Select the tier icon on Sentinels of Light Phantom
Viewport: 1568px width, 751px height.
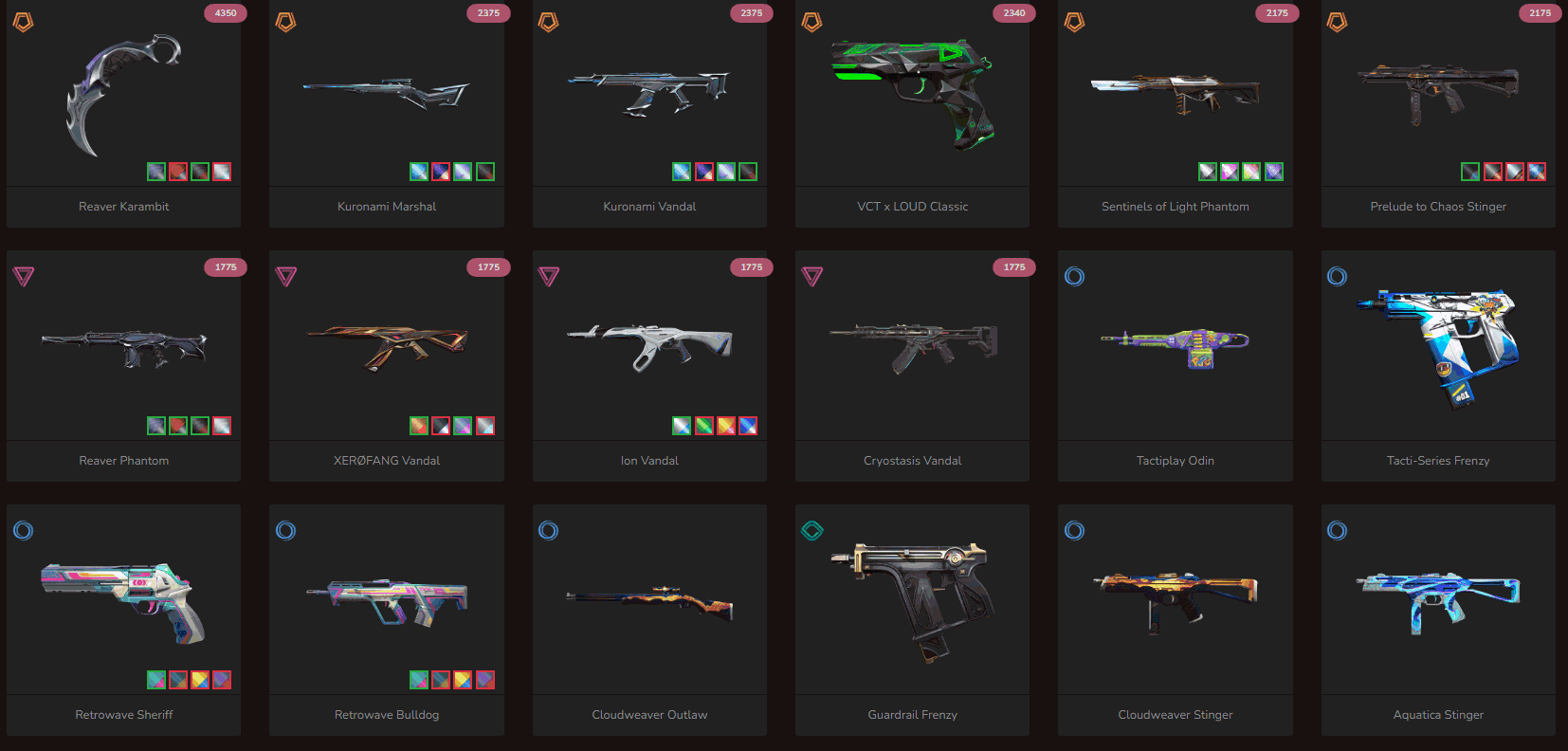(1074, 22)
